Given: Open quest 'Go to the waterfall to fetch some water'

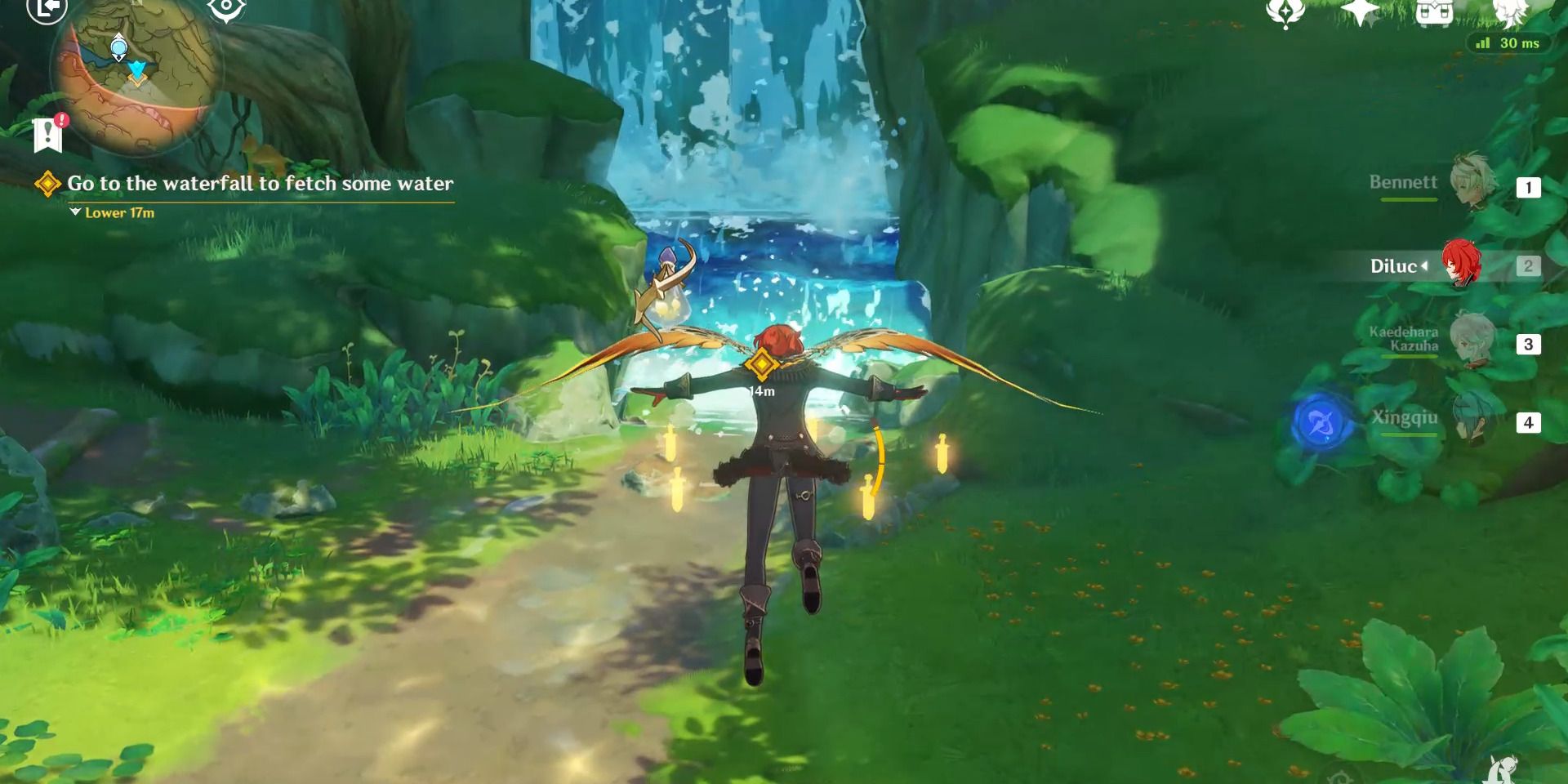Looking at the screenshot, I should click(260, 185).
